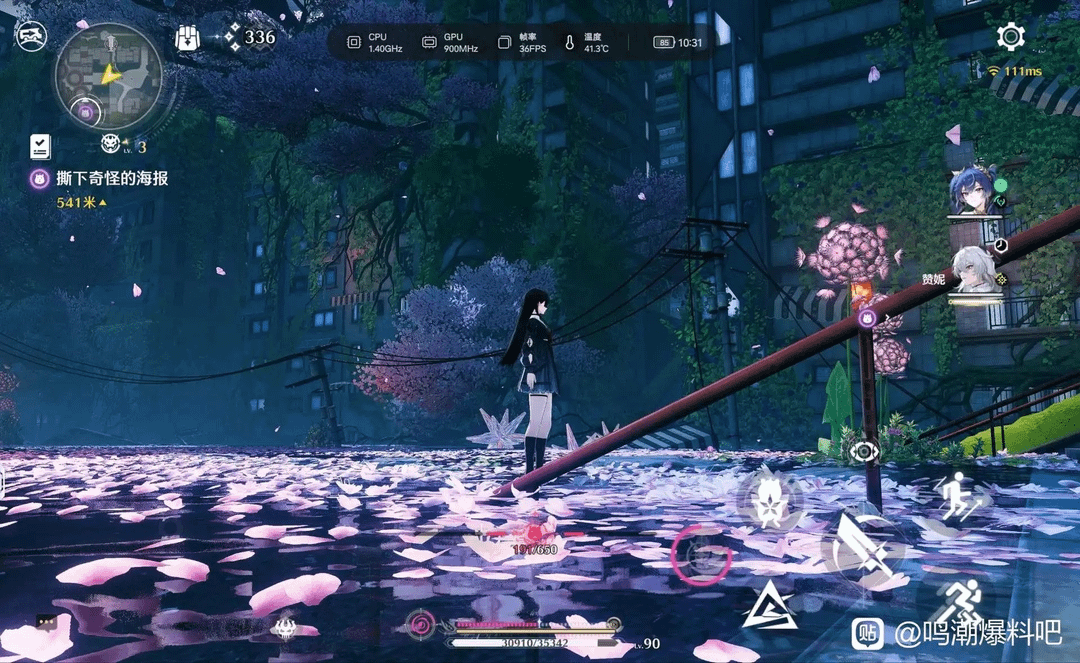
Task: Tap the astrite currency icon
Action: point(232,38)
